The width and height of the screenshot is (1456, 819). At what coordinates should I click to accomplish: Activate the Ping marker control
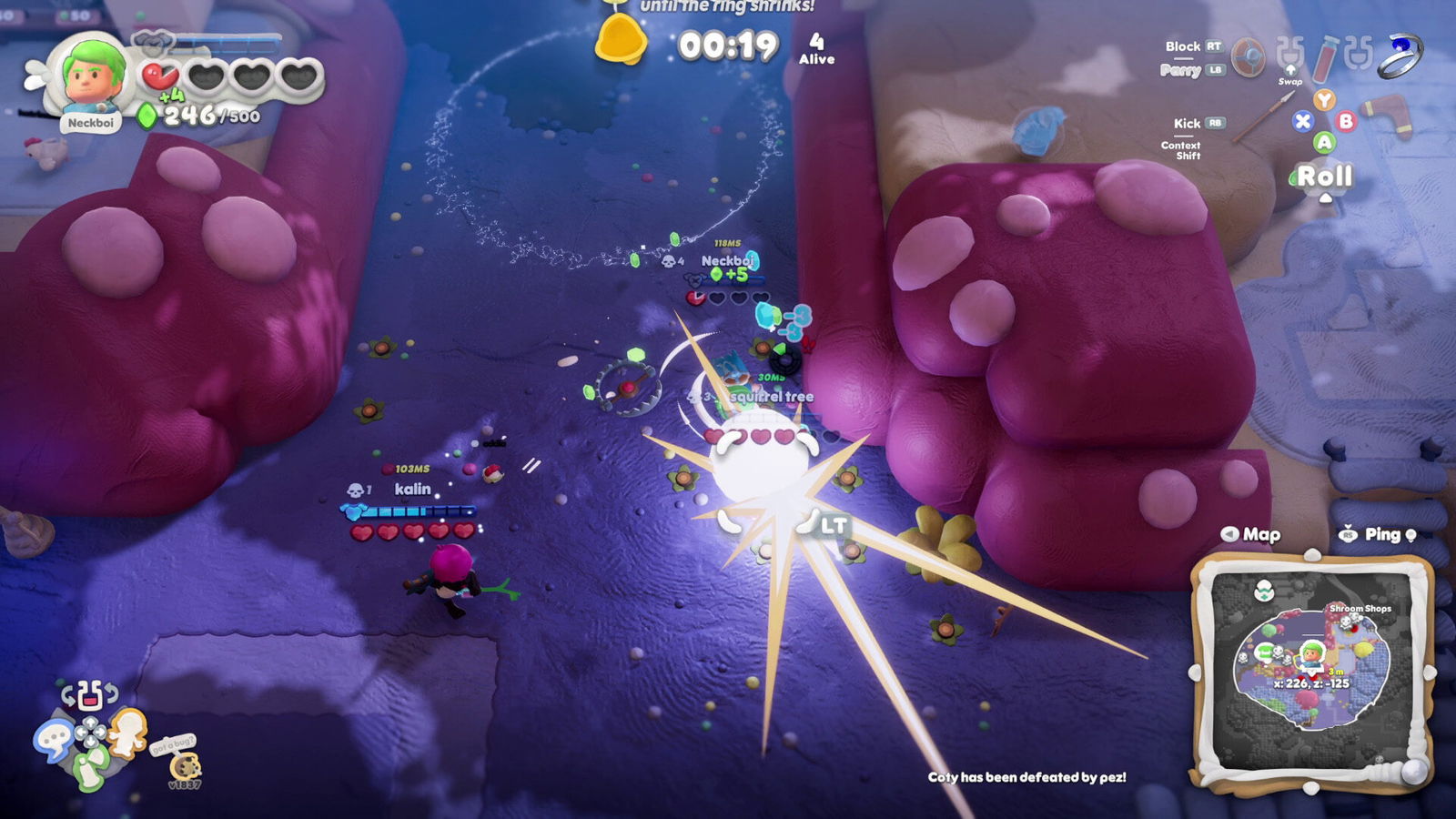[x=1380, y=534]
